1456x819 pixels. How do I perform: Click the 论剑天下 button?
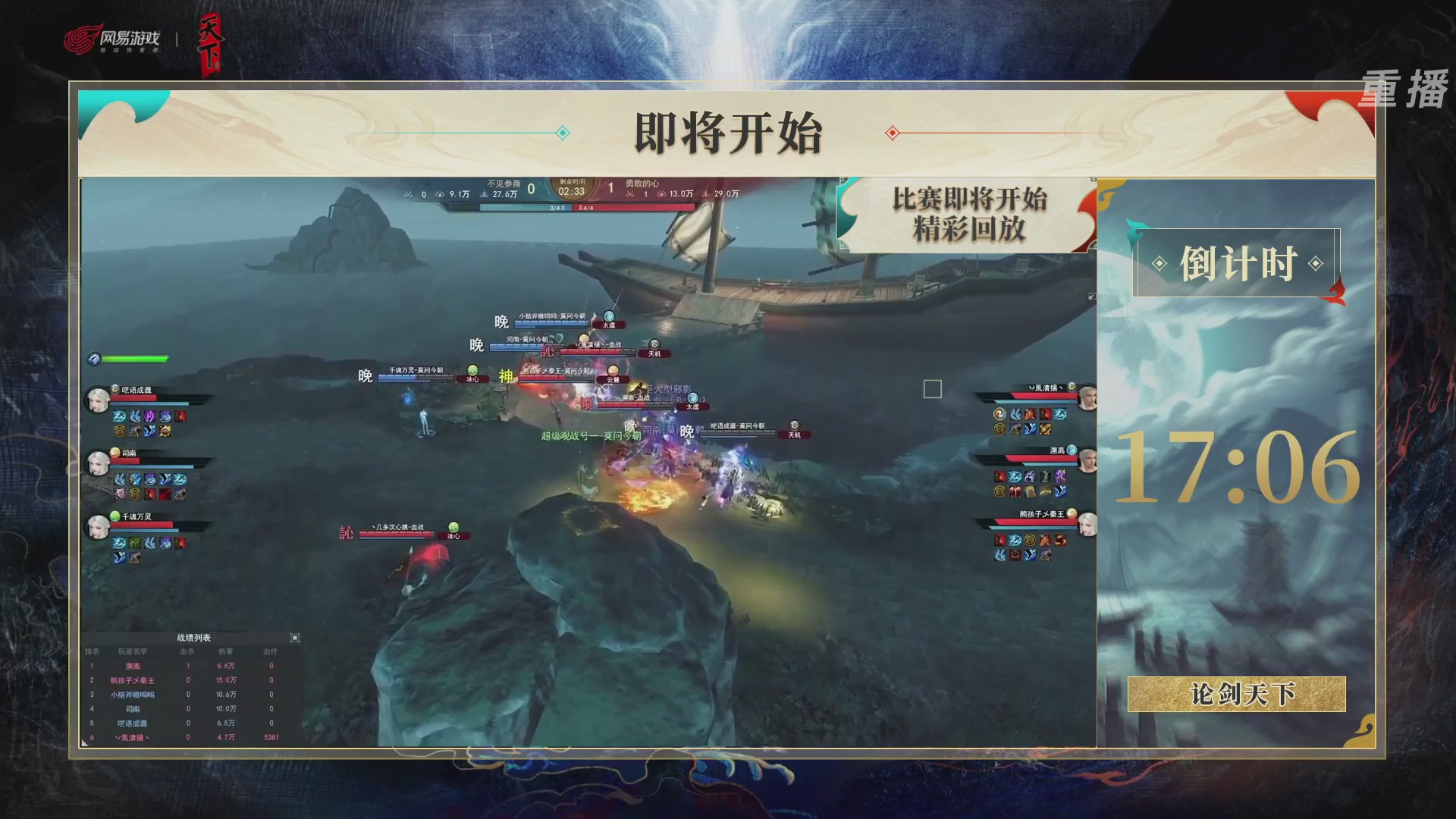point(1237,694)
